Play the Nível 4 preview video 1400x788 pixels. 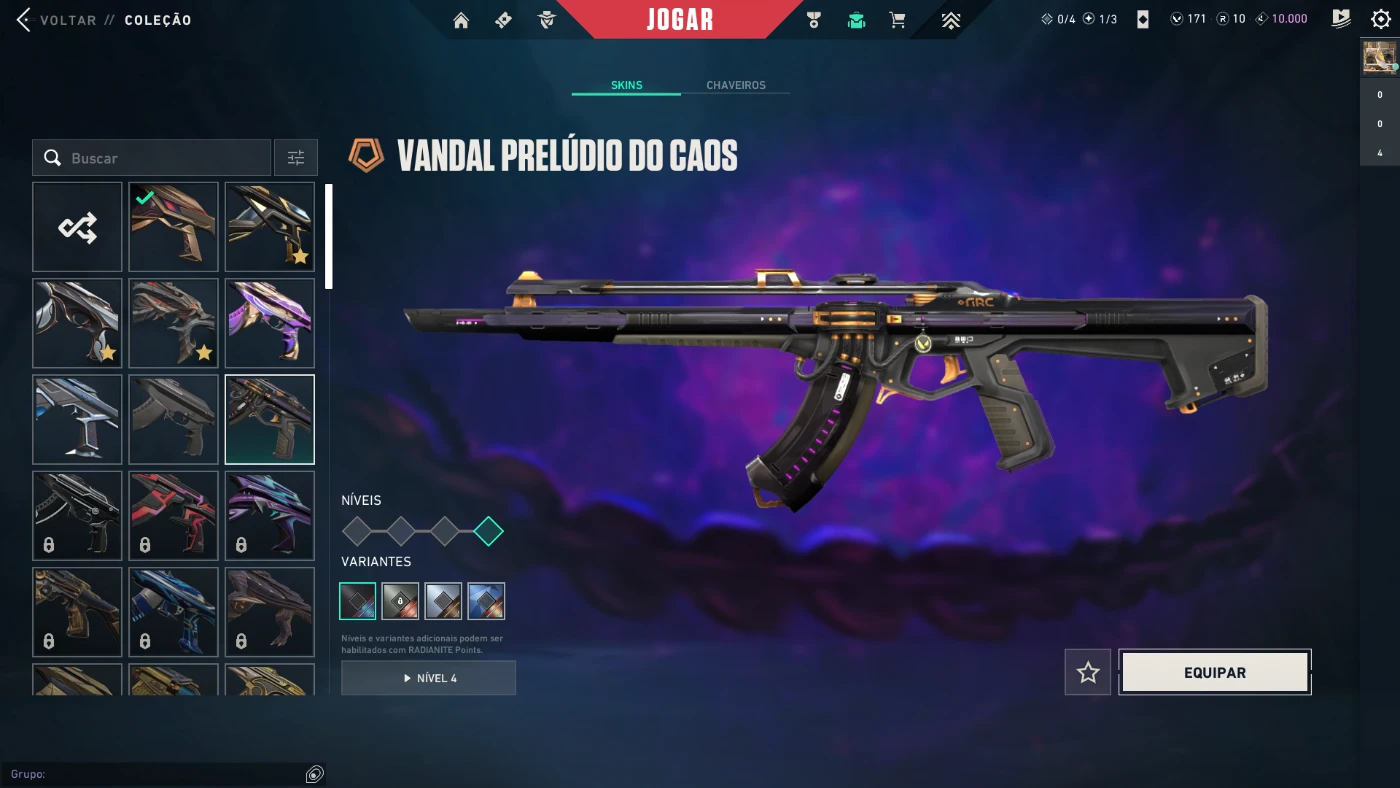point(428,678)
